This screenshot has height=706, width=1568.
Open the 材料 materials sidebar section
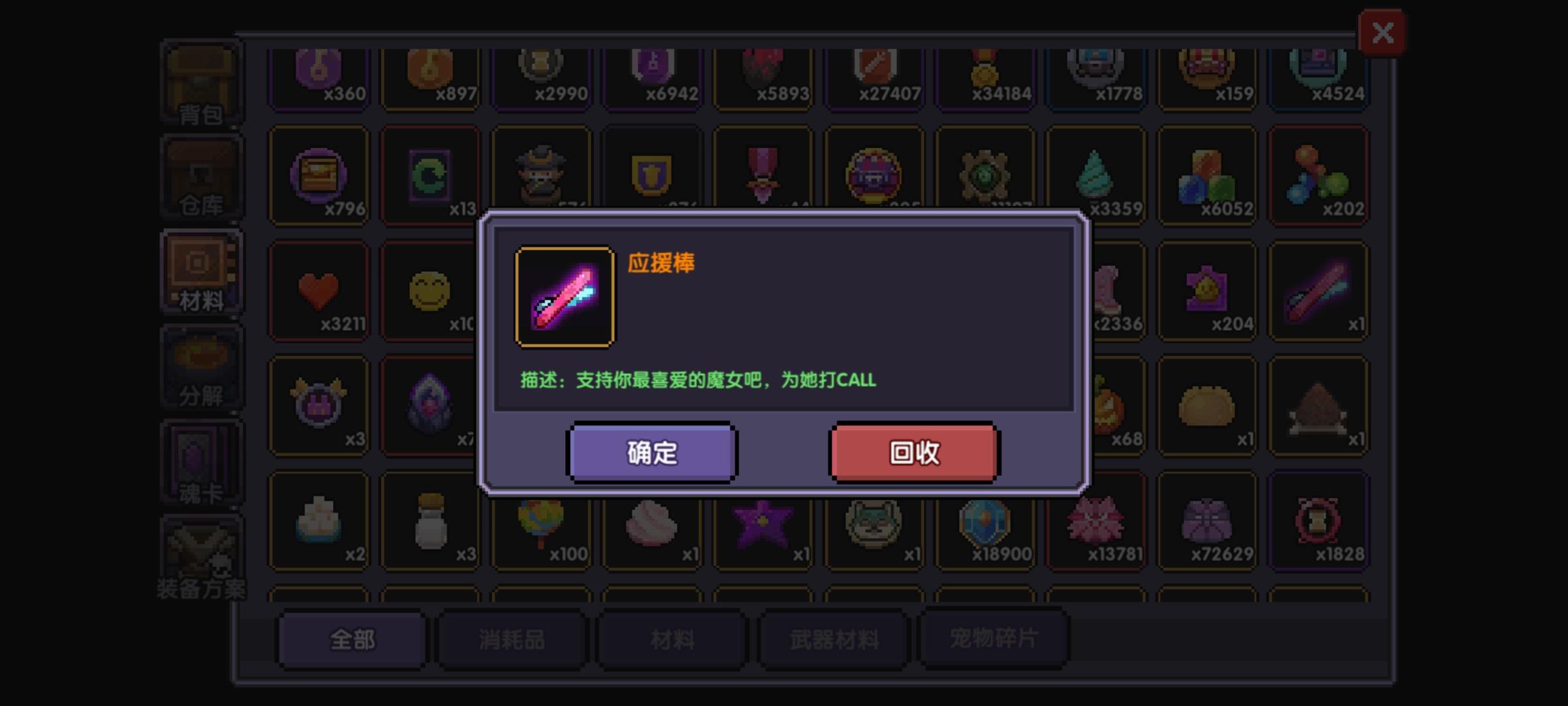pos(201,271)
